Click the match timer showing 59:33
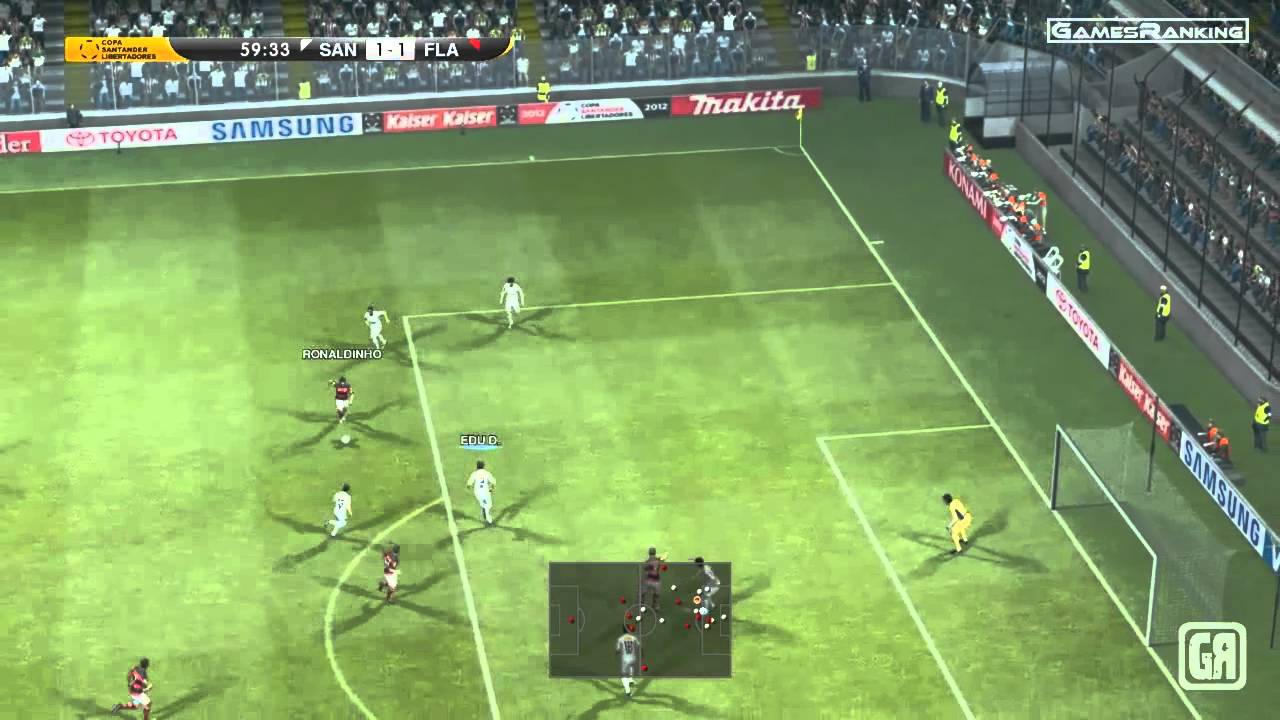Viewport: 1280px width, 720px height. (x=265, y=47)
